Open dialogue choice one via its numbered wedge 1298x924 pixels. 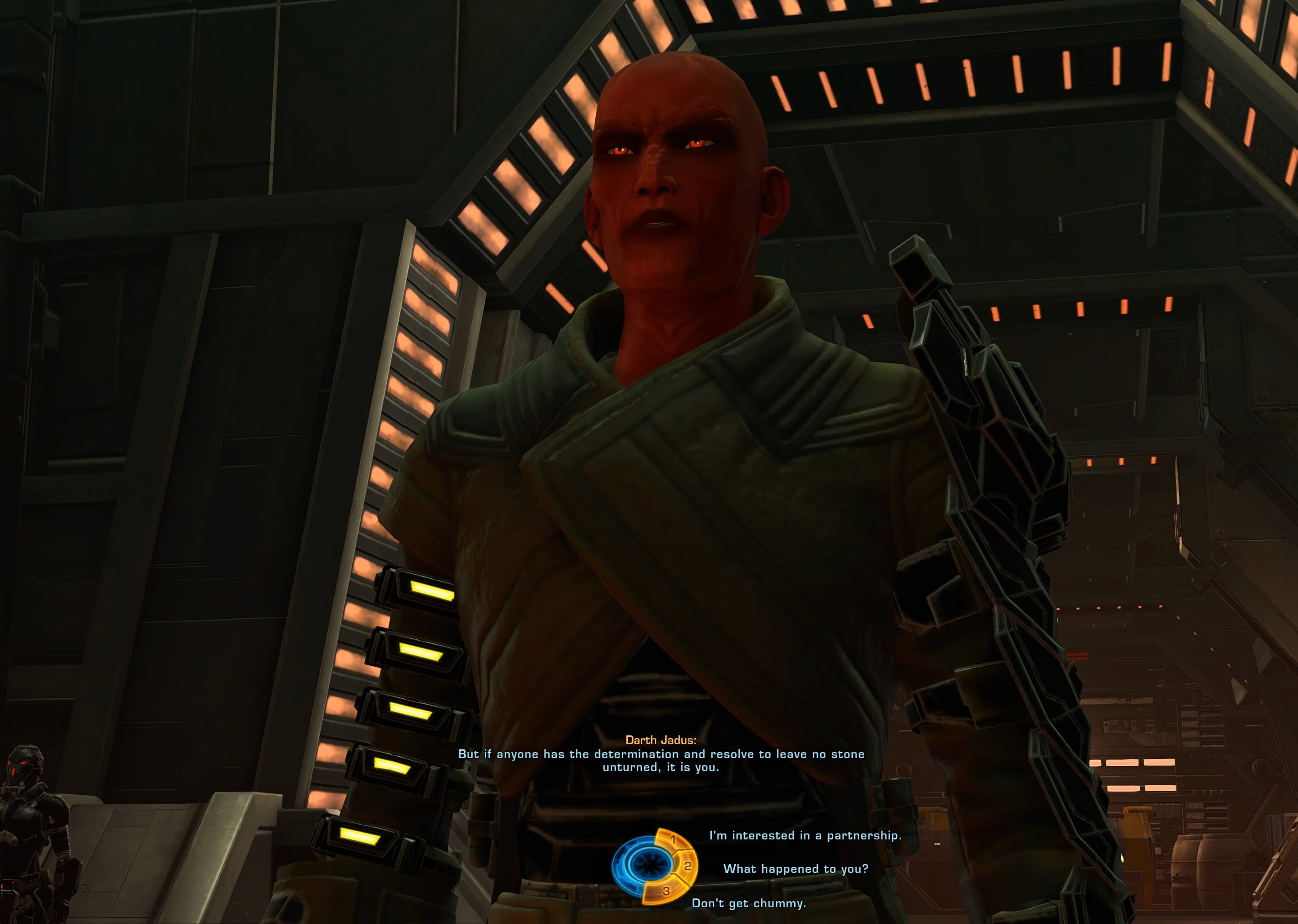pyautogui.click(x=674, y=840)
